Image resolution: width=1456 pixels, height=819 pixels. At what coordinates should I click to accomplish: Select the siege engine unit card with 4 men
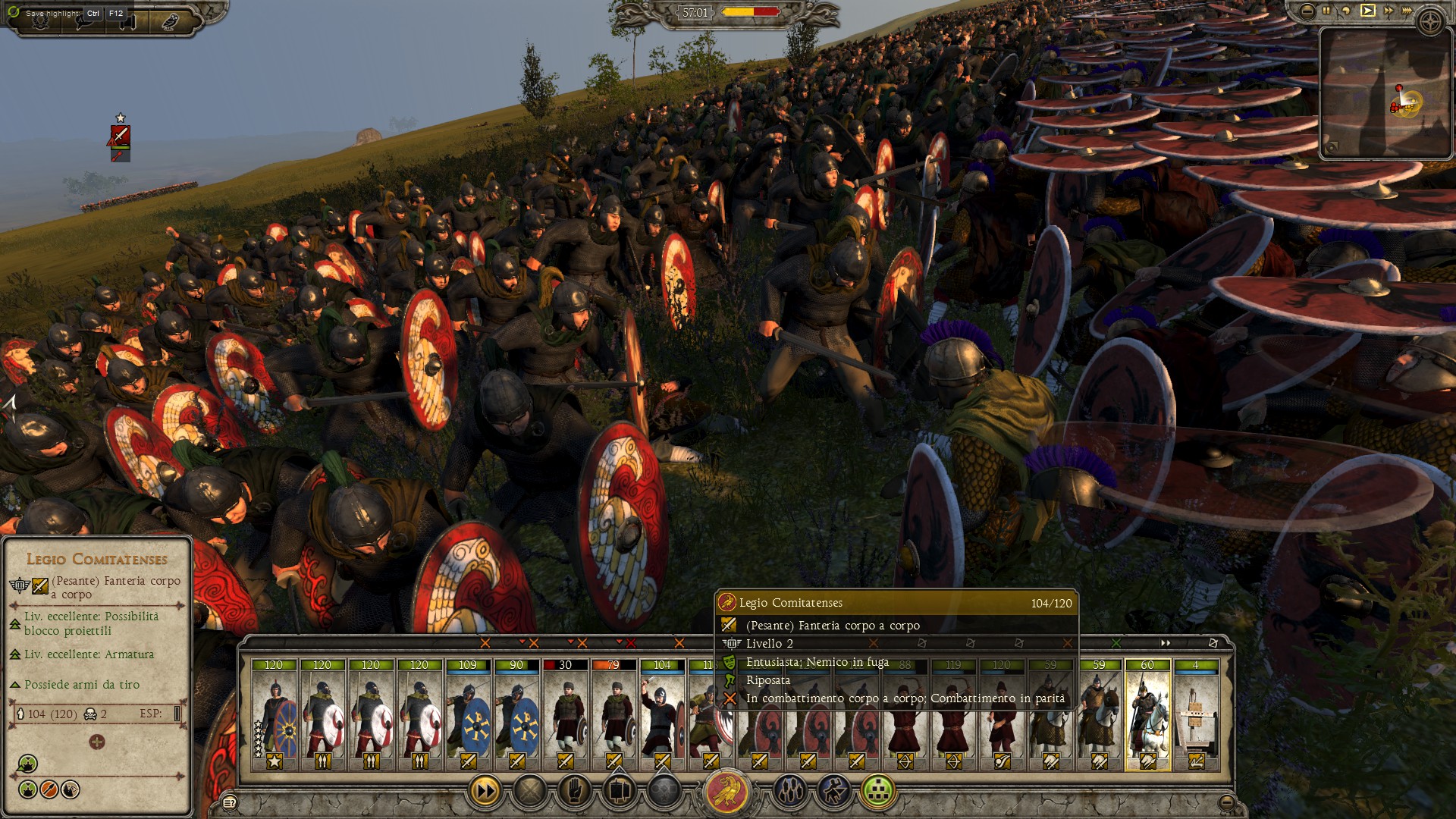click(x=1196, y=714)
